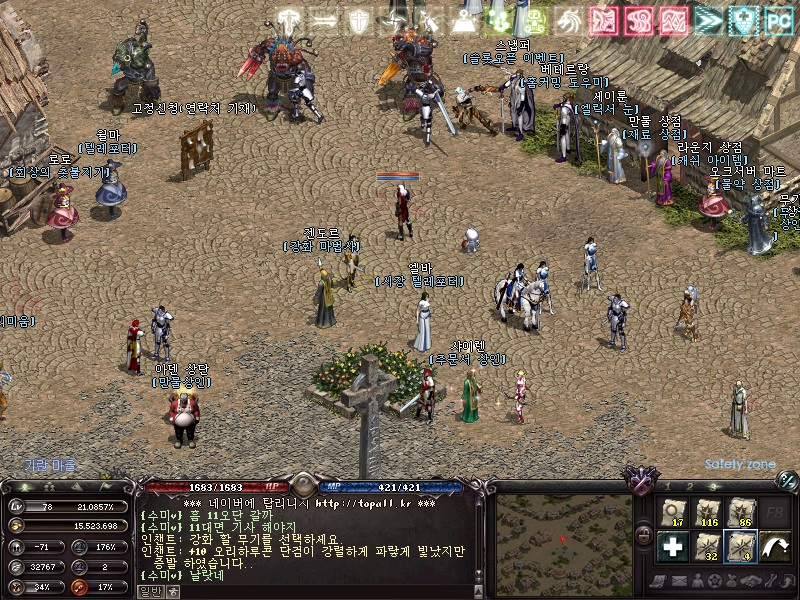Switch to hotbar page 1

pos(667,486)
